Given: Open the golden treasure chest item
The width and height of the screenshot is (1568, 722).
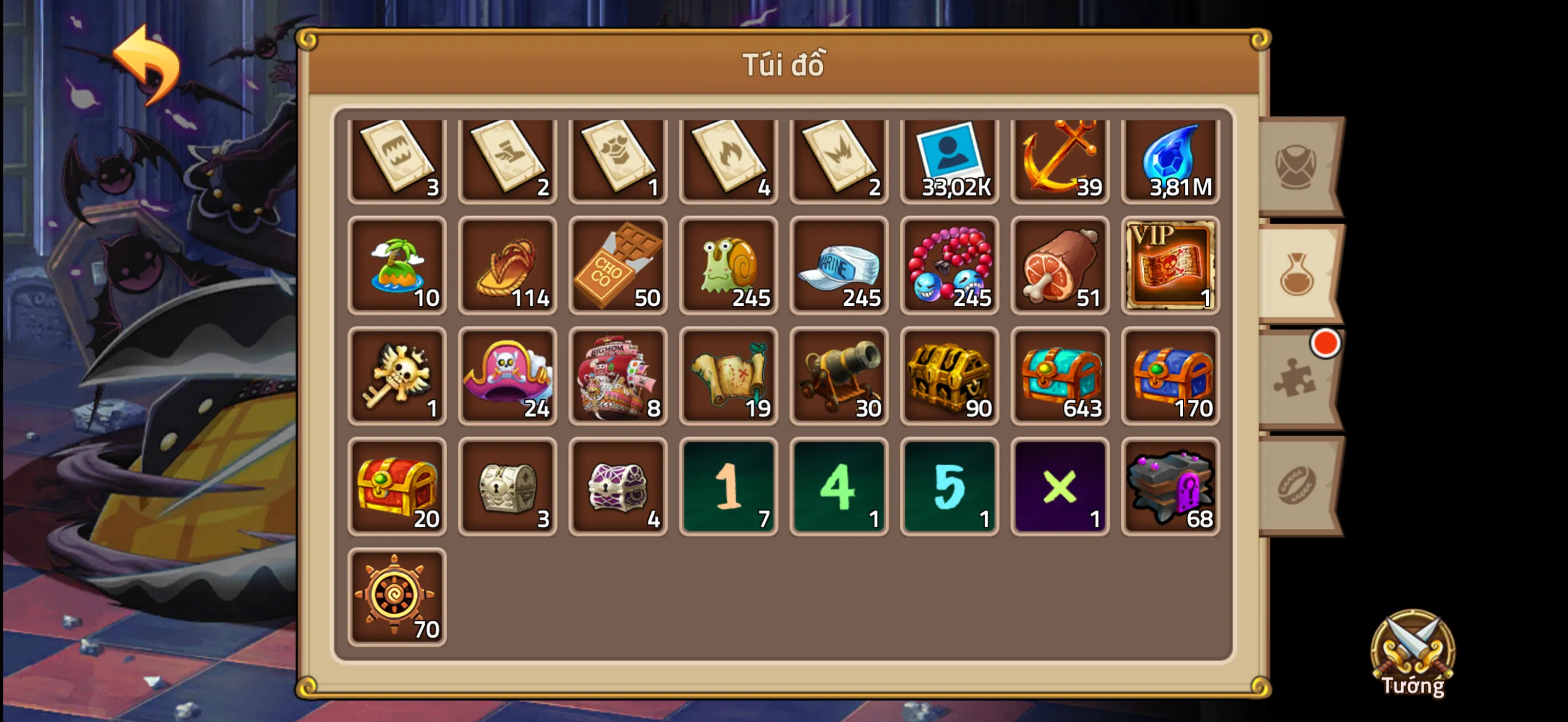Looking at the screenshot, I should (x=950, y=376).
